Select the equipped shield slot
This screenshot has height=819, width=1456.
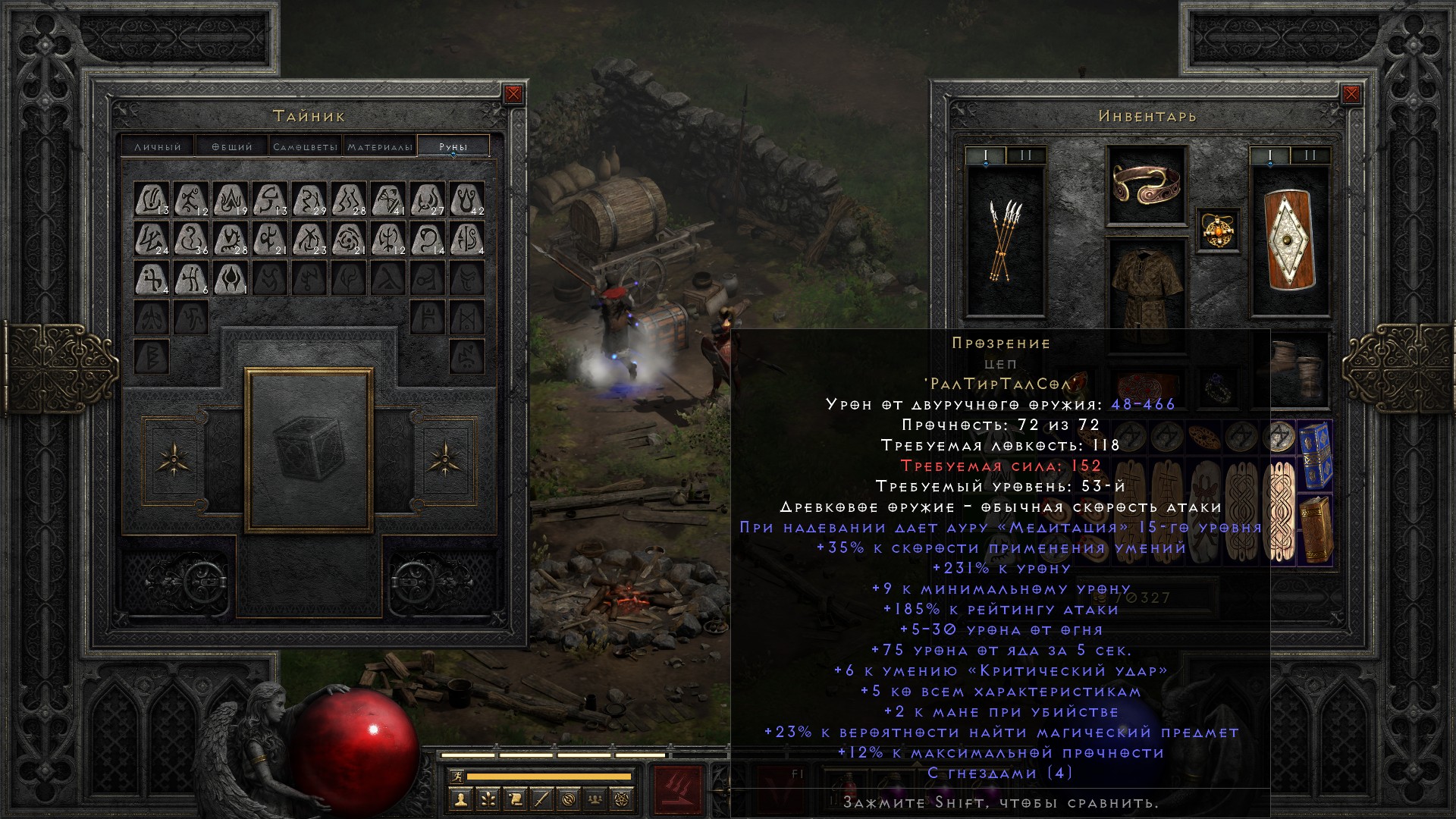point(1289,240)
